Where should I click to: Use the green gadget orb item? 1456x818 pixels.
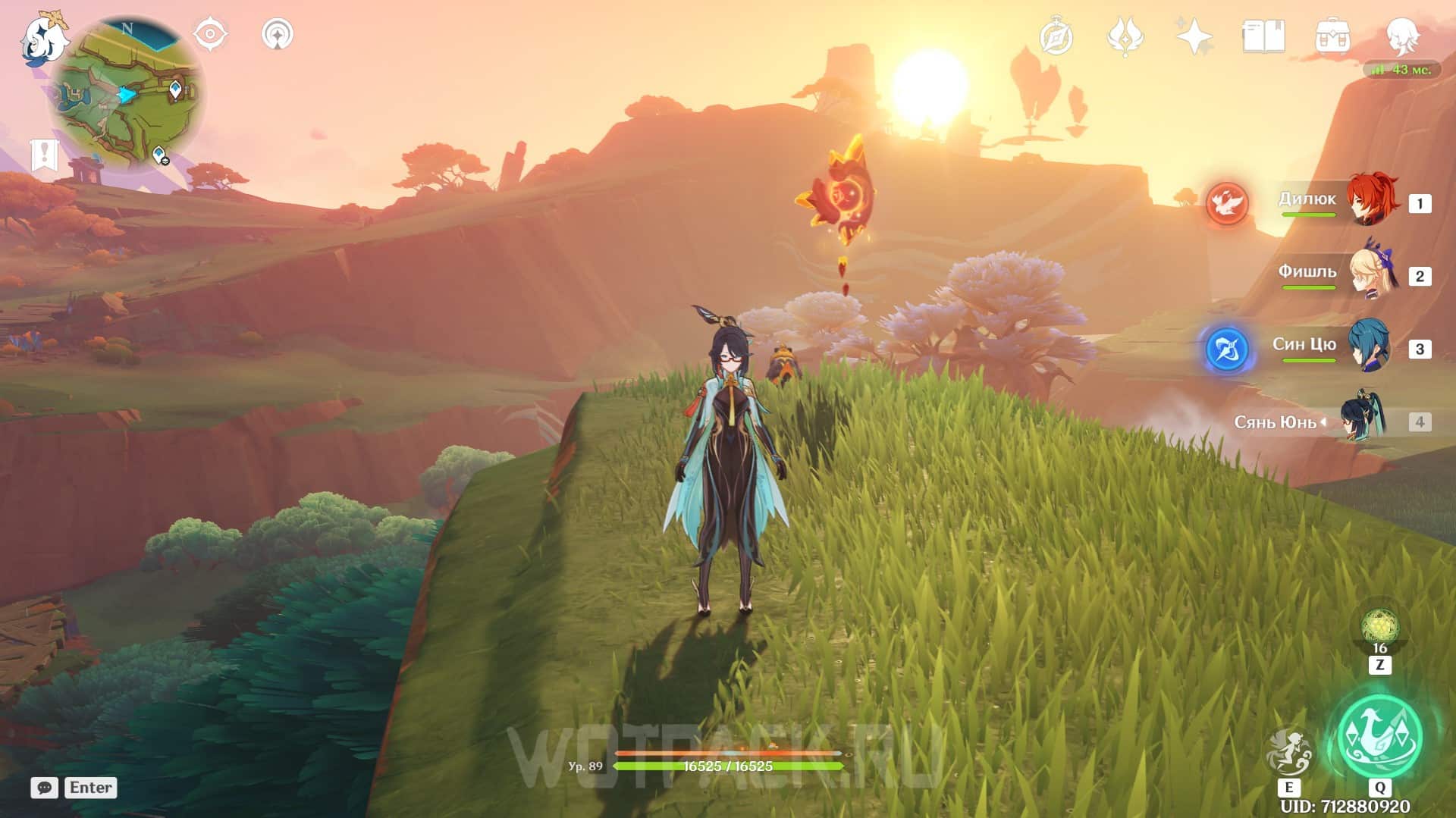[1379, 628]
